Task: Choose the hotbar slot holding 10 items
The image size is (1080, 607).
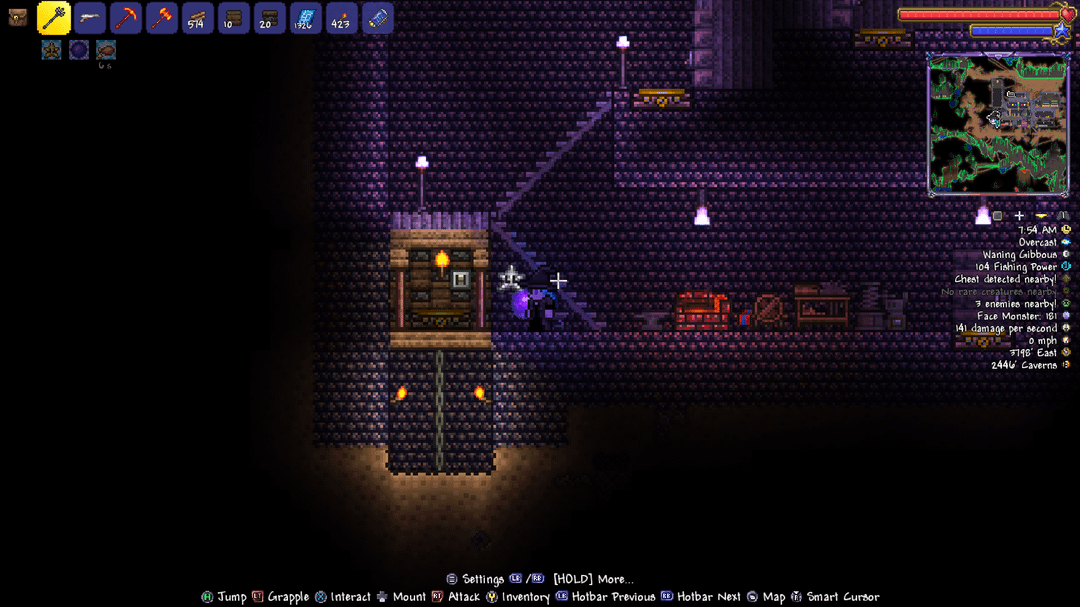Action: (234, 19)
